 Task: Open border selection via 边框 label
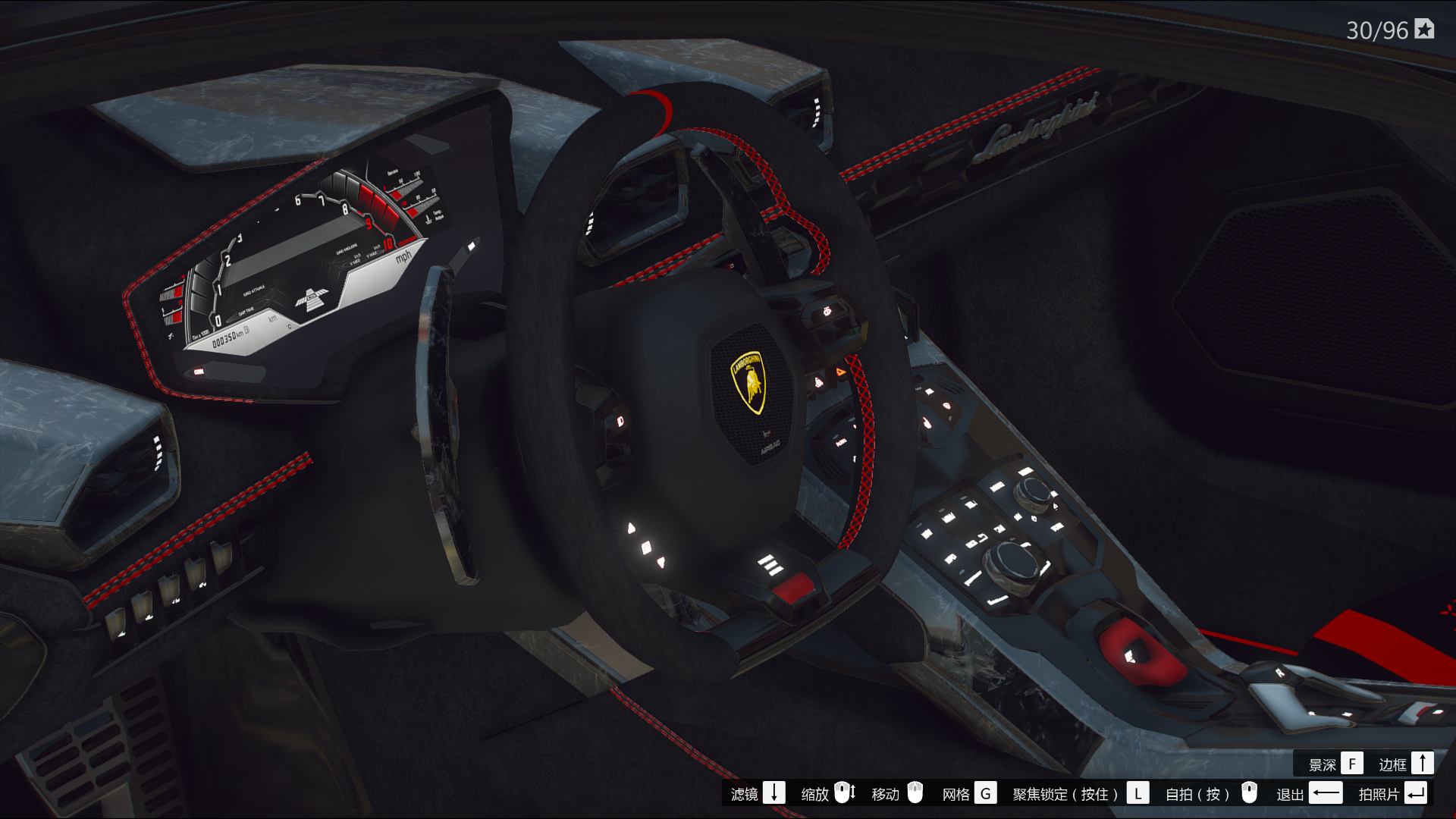point(1394,764)
